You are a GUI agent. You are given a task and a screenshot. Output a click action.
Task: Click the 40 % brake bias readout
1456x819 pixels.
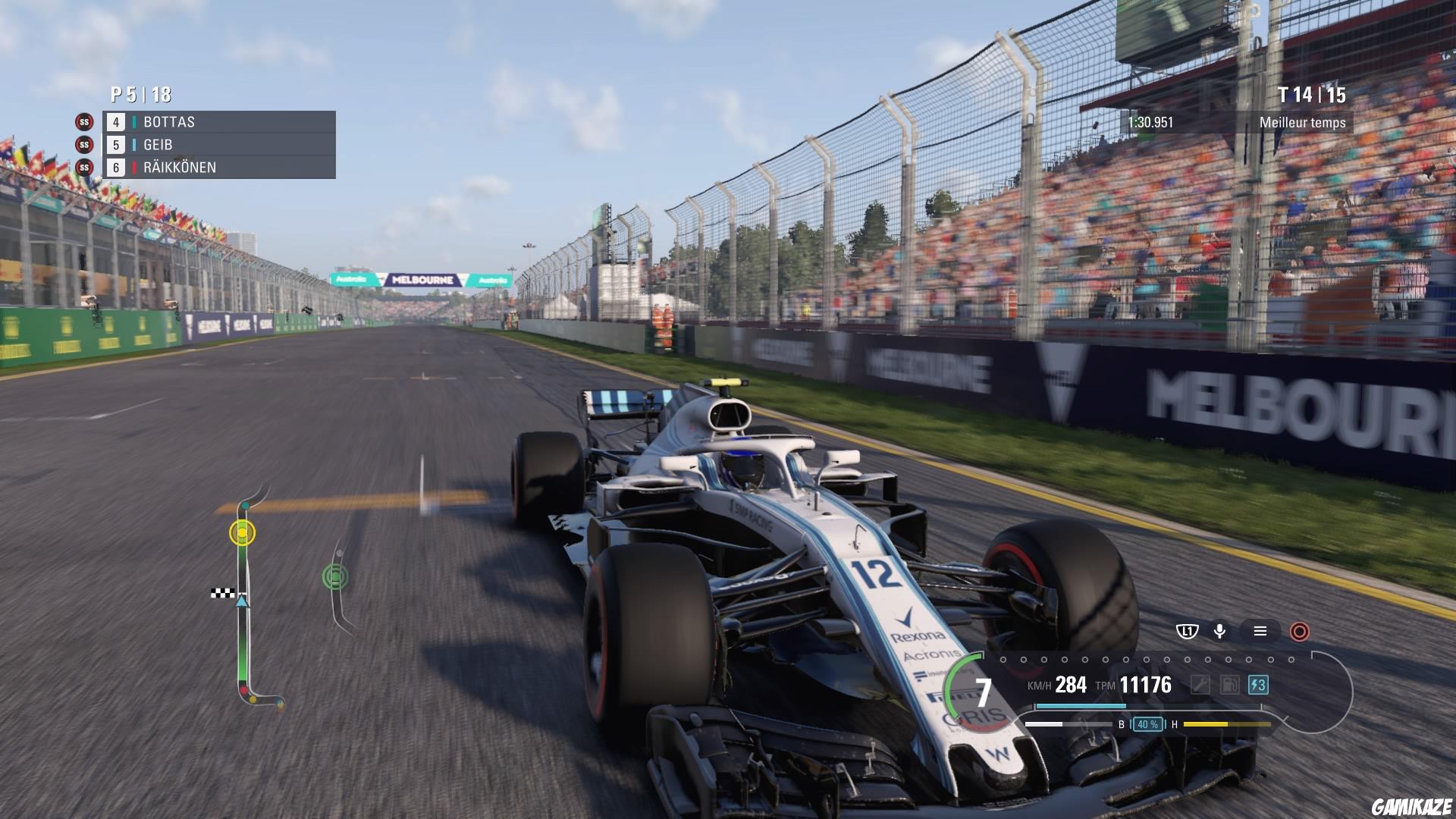1148,724
